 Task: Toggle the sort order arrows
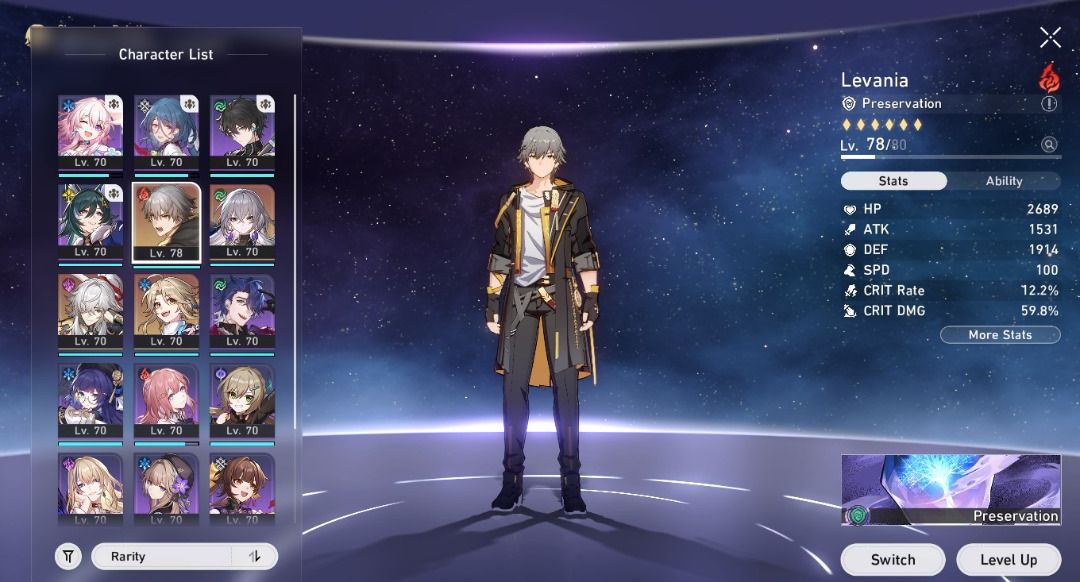(255, 557)
